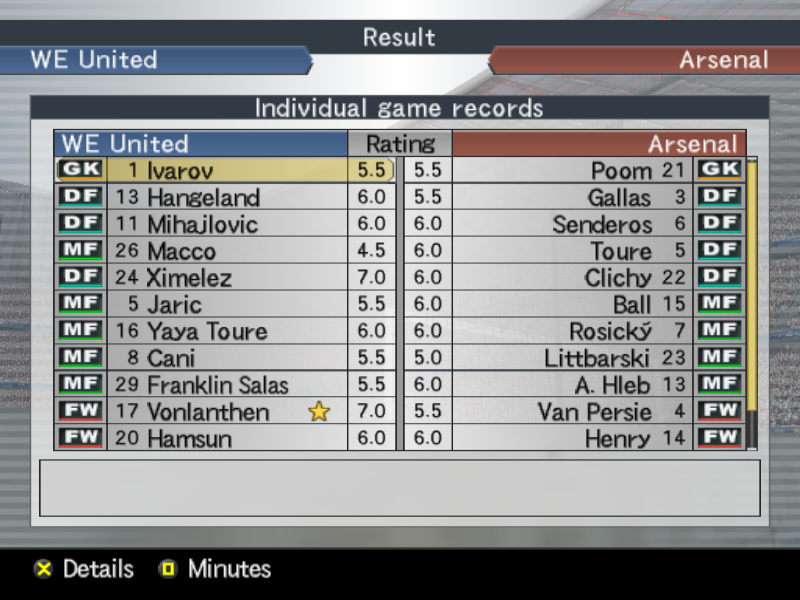Select Ximelez's game record row
Image resolution: width=800 pixels, height=600 pixels.
point(200,278)
